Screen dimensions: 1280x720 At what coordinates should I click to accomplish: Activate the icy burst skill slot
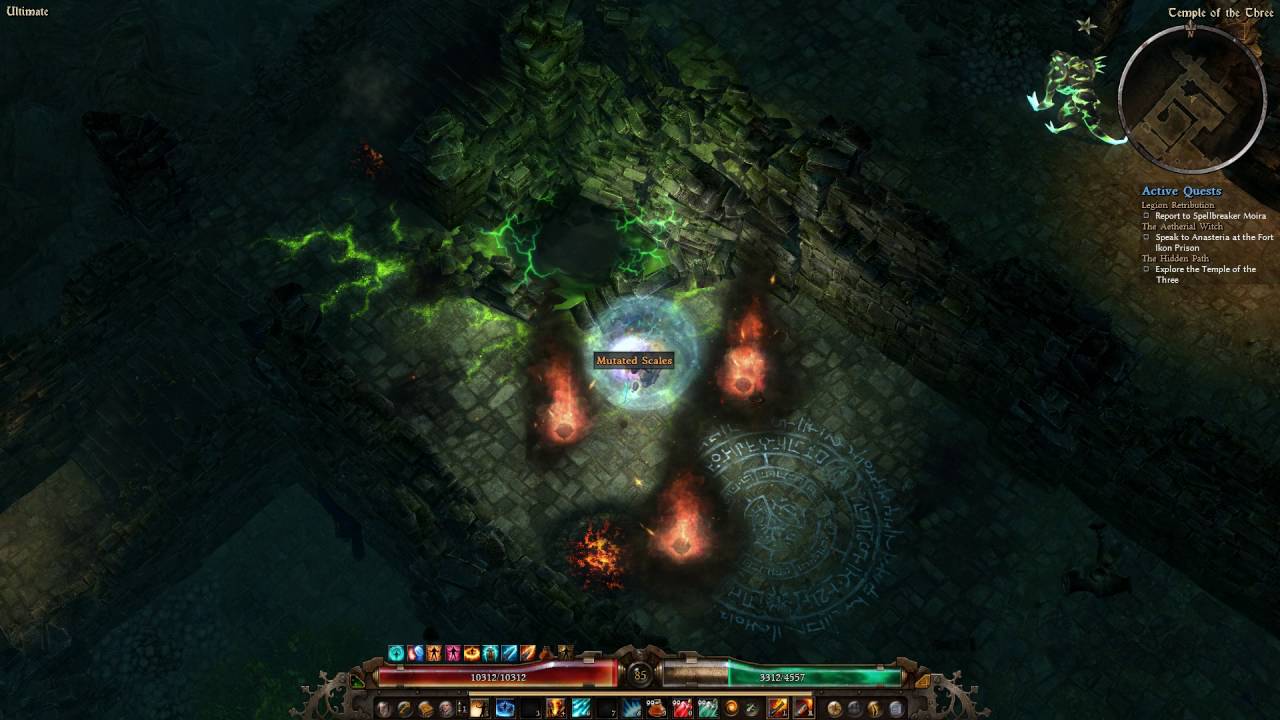click(x=632, y=709)
